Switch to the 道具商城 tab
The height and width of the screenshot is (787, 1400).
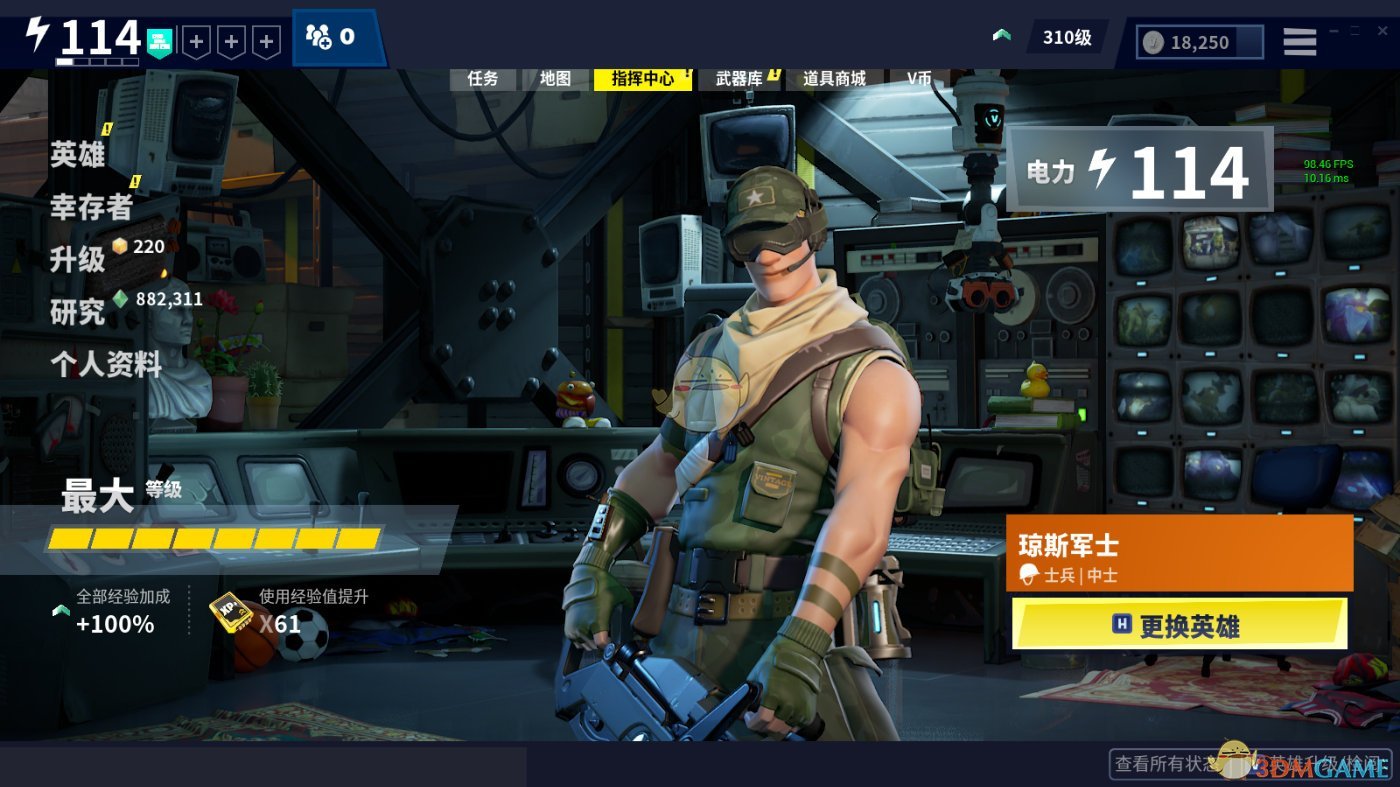coord(835,79)
